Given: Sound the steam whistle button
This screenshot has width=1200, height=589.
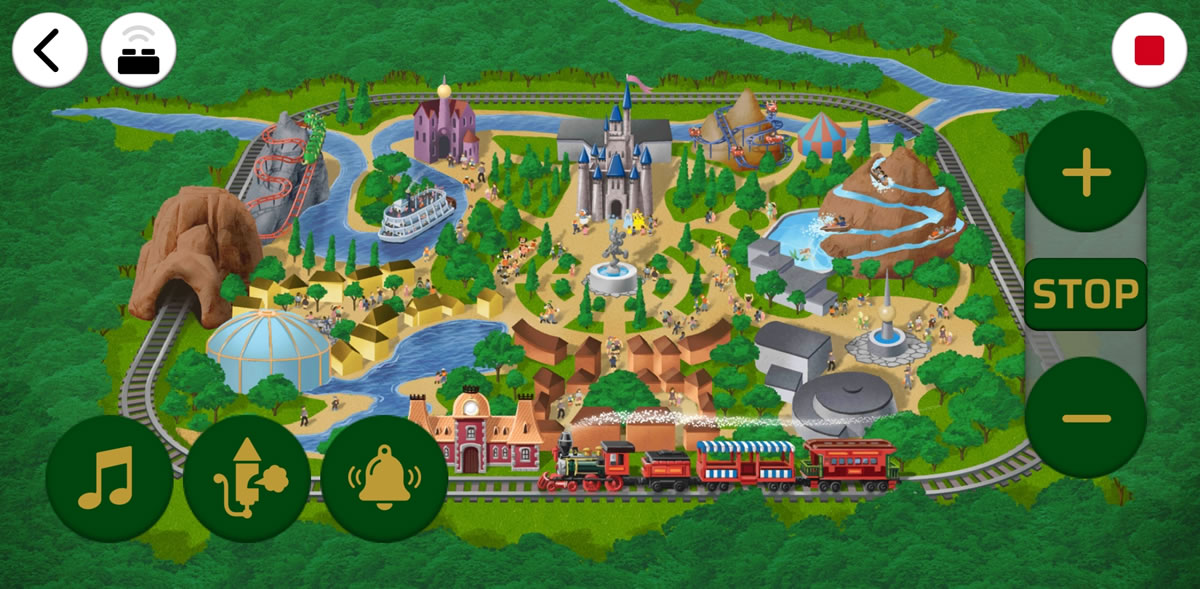Looking at the screenshot, I should coord(245,480).
